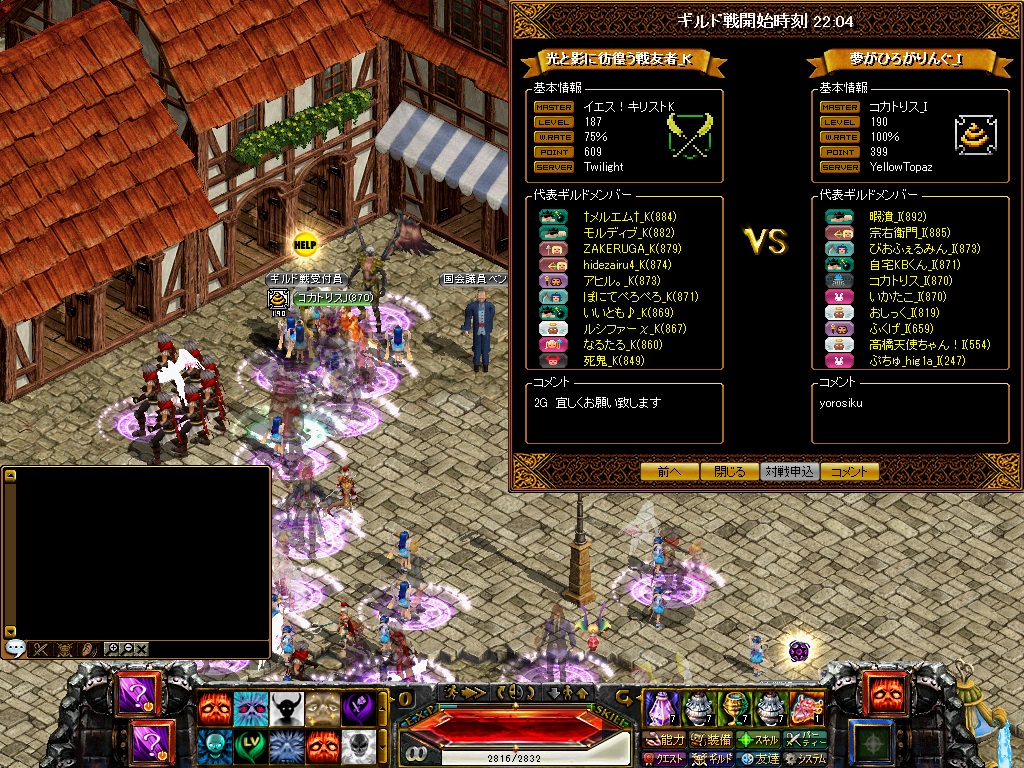This screenshot has height=768, width=1024.
Task: Select the white skull skill icon
Action: [x=359, y=746]
